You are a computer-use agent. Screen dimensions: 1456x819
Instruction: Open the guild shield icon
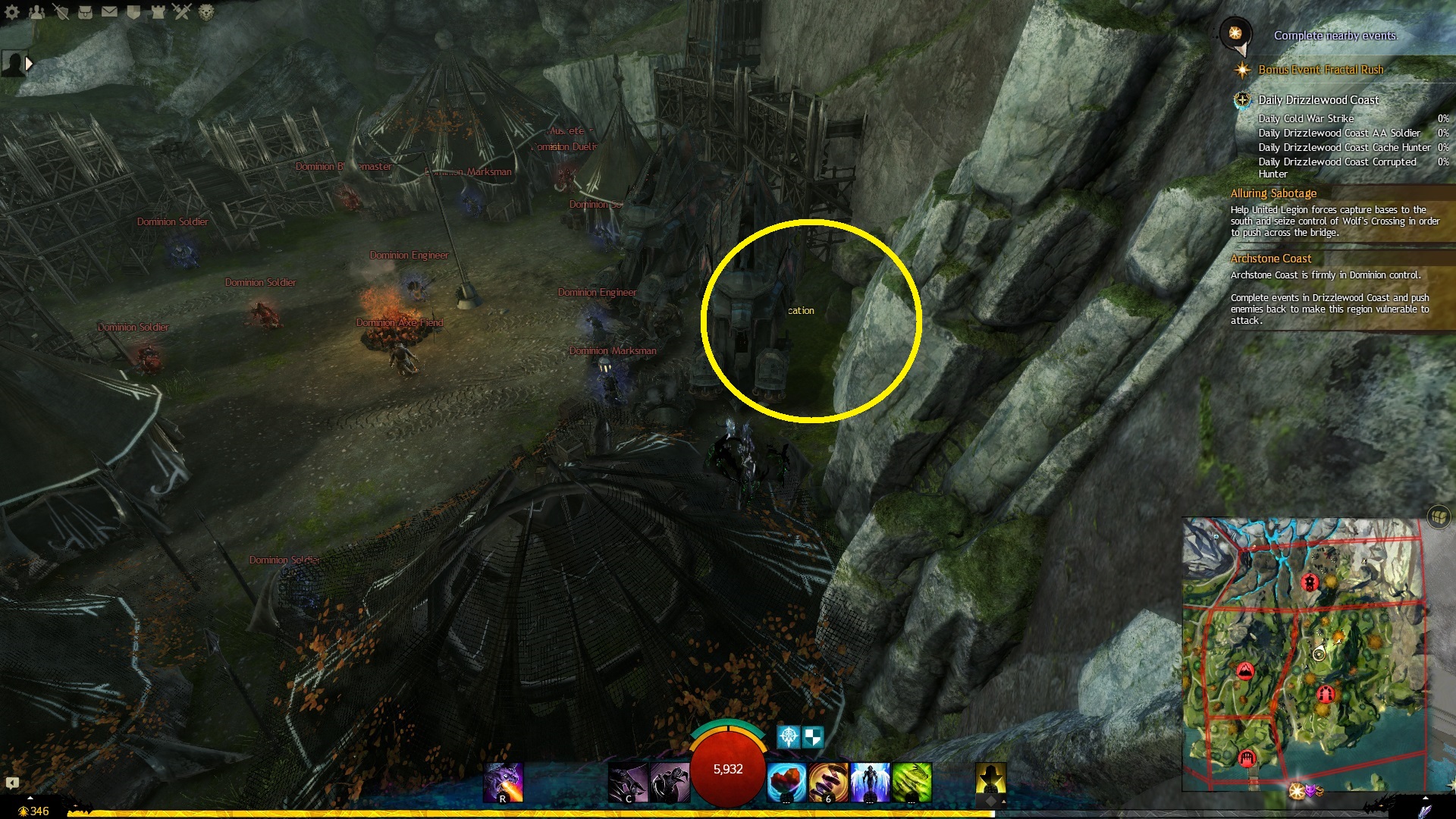pyautogui.click(x=133, y=11)
